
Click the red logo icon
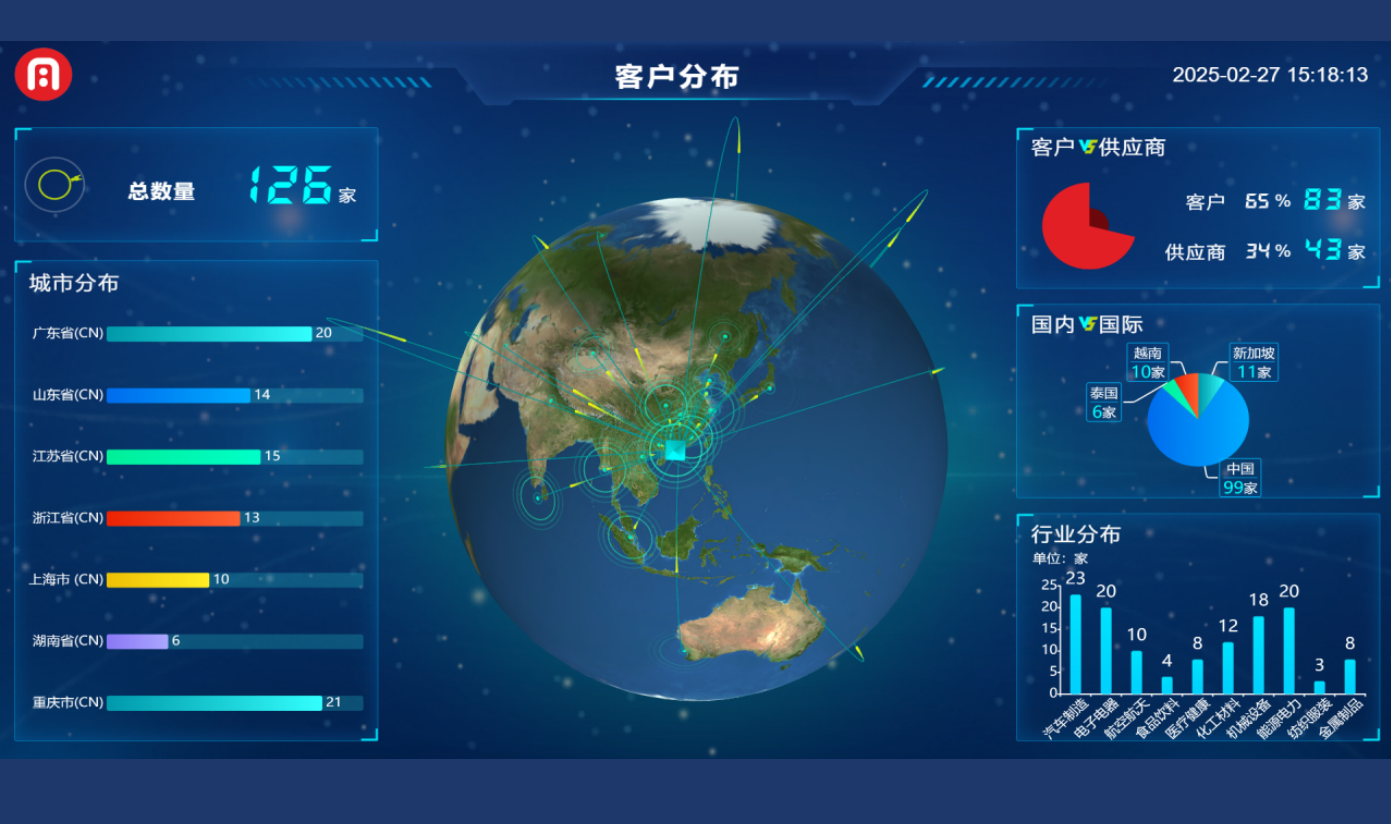(43, 75)
